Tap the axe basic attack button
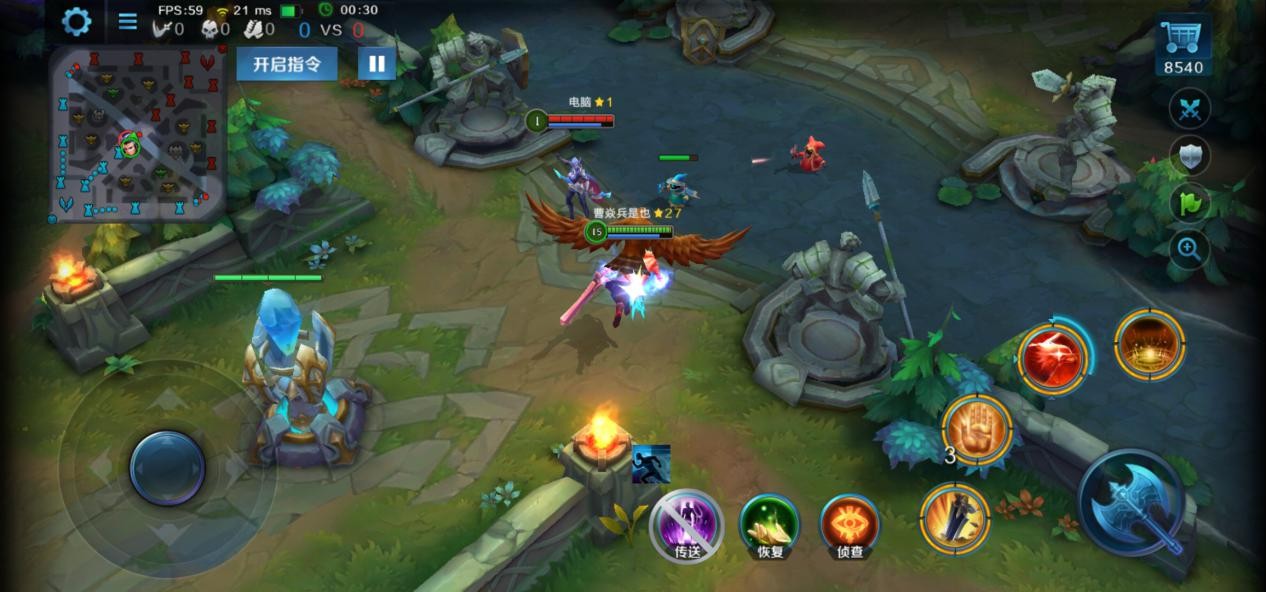This screenshot has height=592, width=1266. pyautogui.click(x=1132, y=503)
